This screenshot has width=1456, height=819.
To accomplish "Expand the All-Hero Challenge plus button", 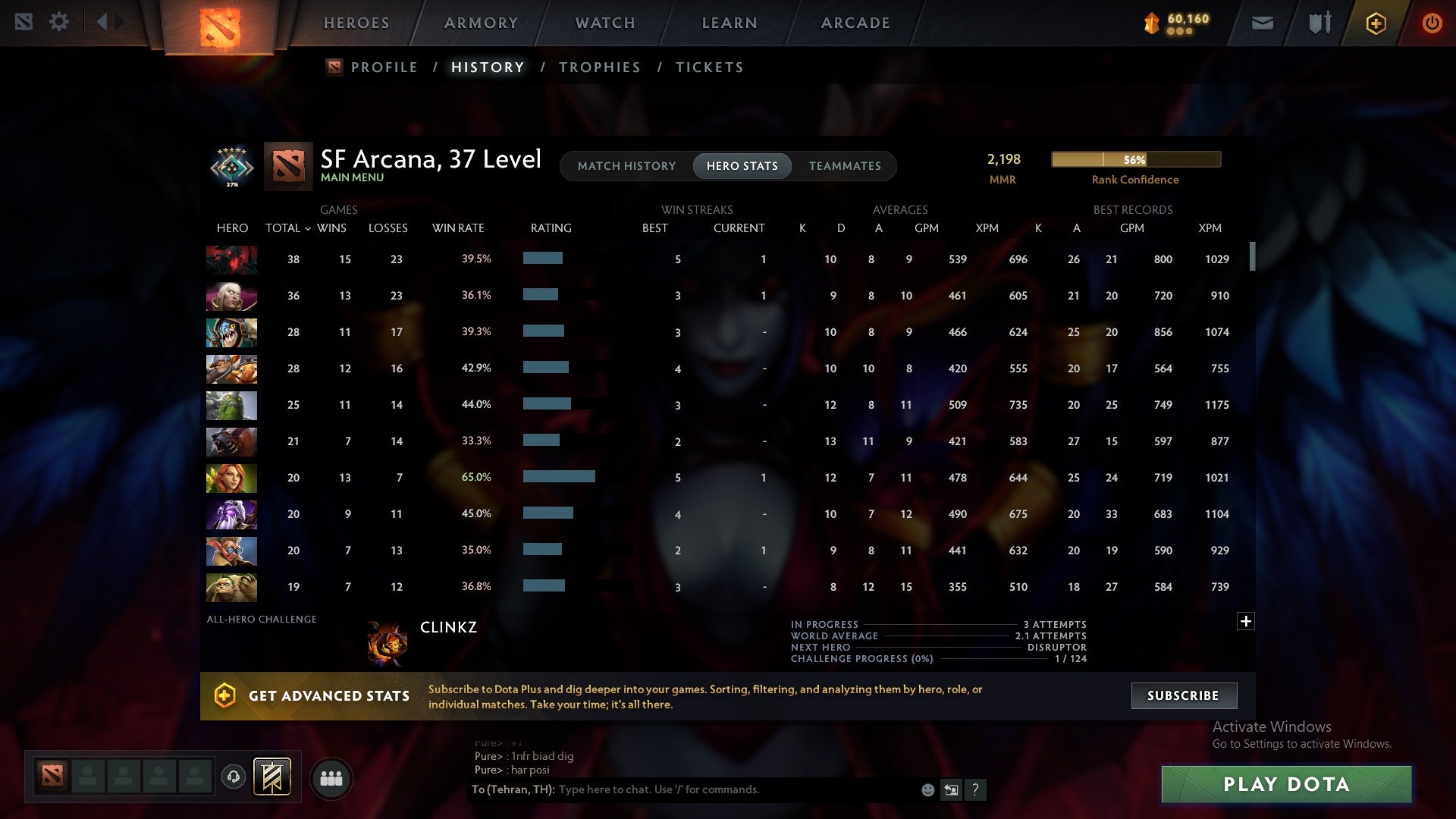I will (1246, 620).
